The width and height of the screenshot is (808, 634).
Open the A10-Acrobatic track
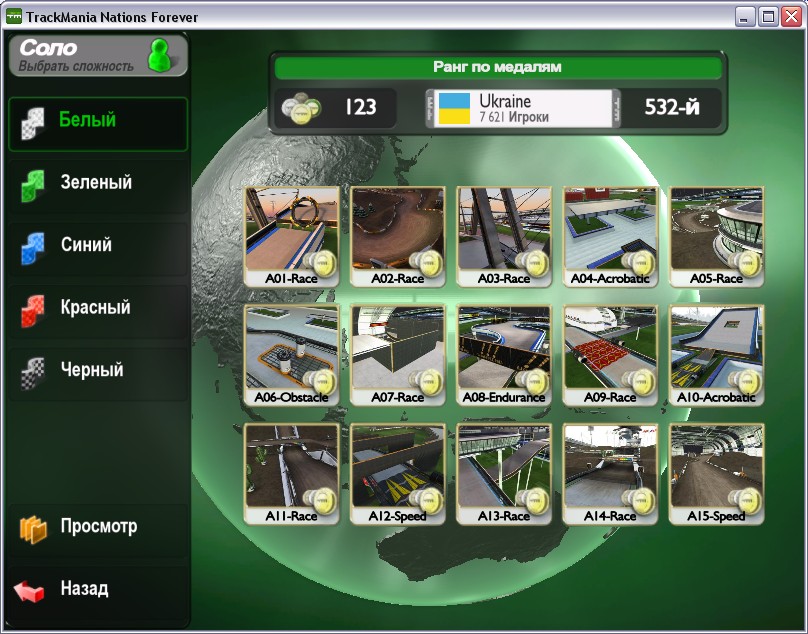716,355
